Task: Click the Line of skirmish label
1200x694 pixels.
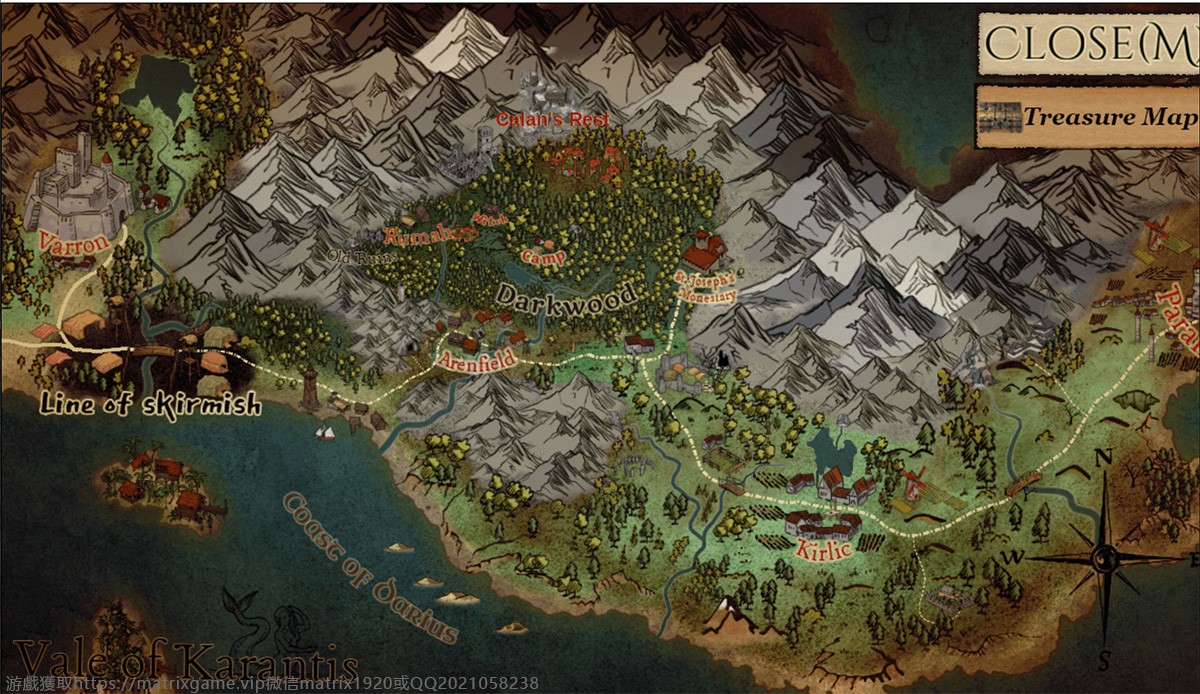Action: tap(150, 405)
